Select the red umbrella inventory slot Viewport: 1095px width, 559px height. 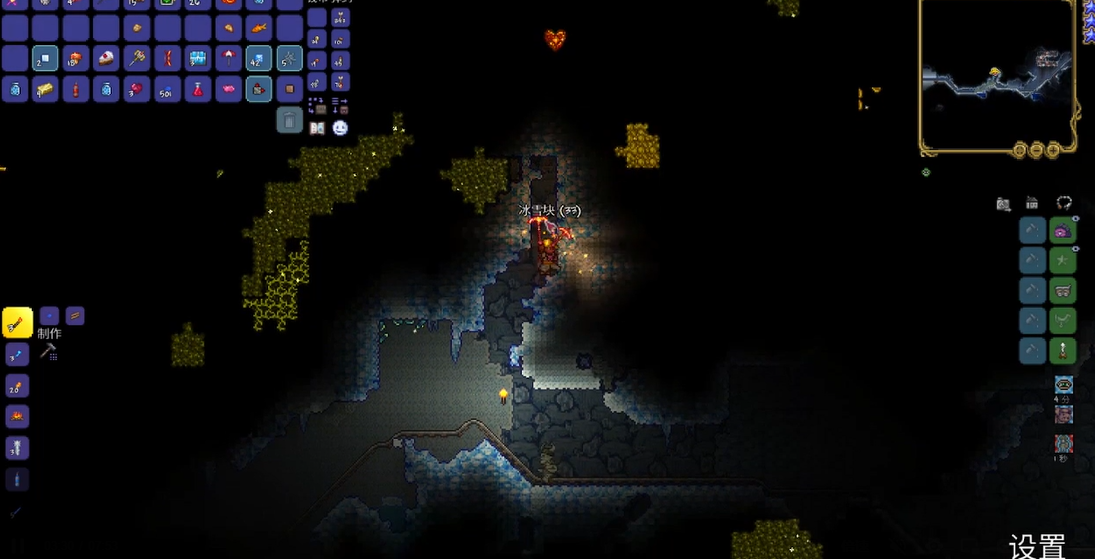click(228, 59)
